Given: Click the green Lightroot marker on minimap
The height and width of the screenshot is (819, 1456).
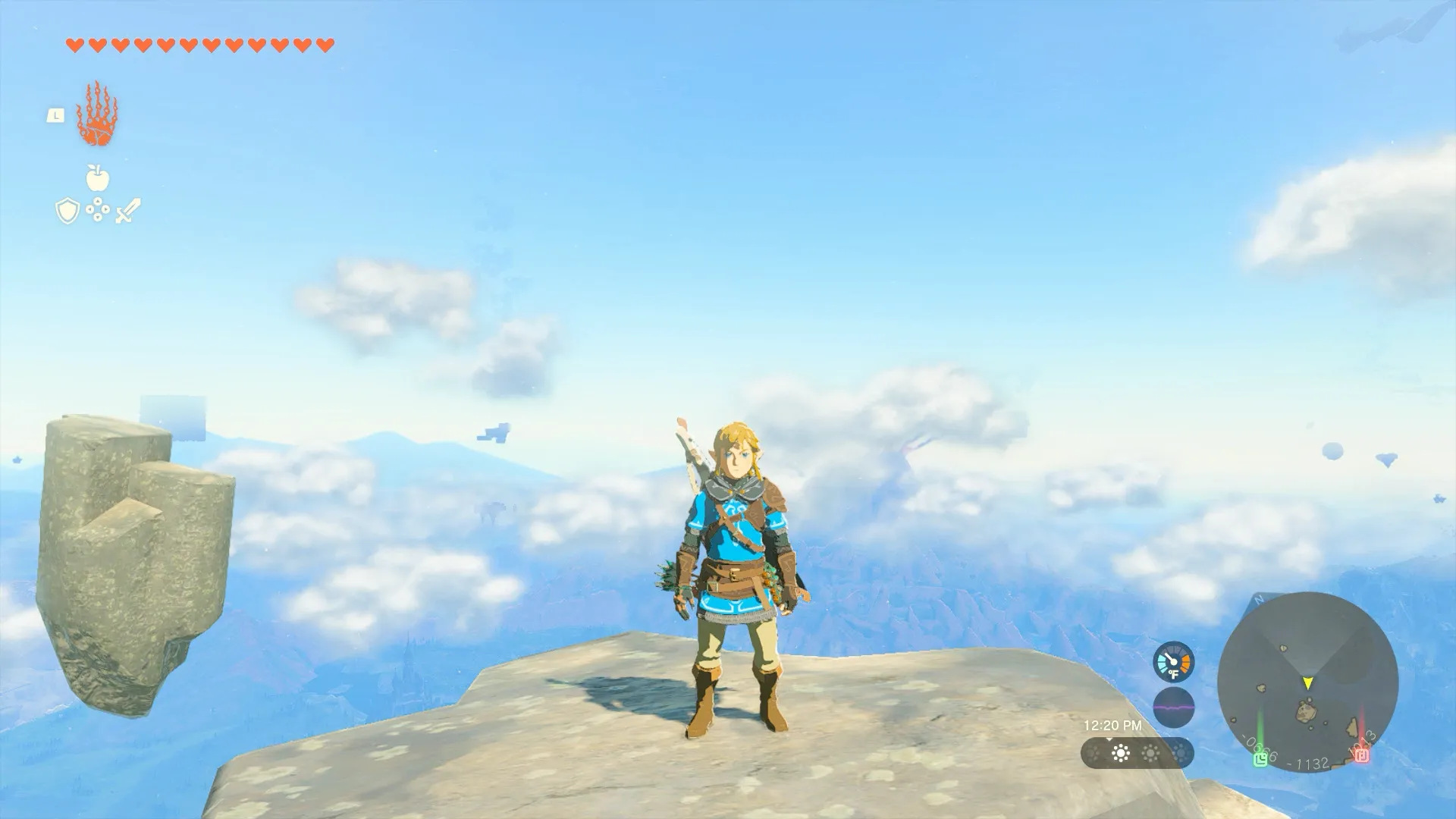Looking at the screenshot, I should [1260, 757].
